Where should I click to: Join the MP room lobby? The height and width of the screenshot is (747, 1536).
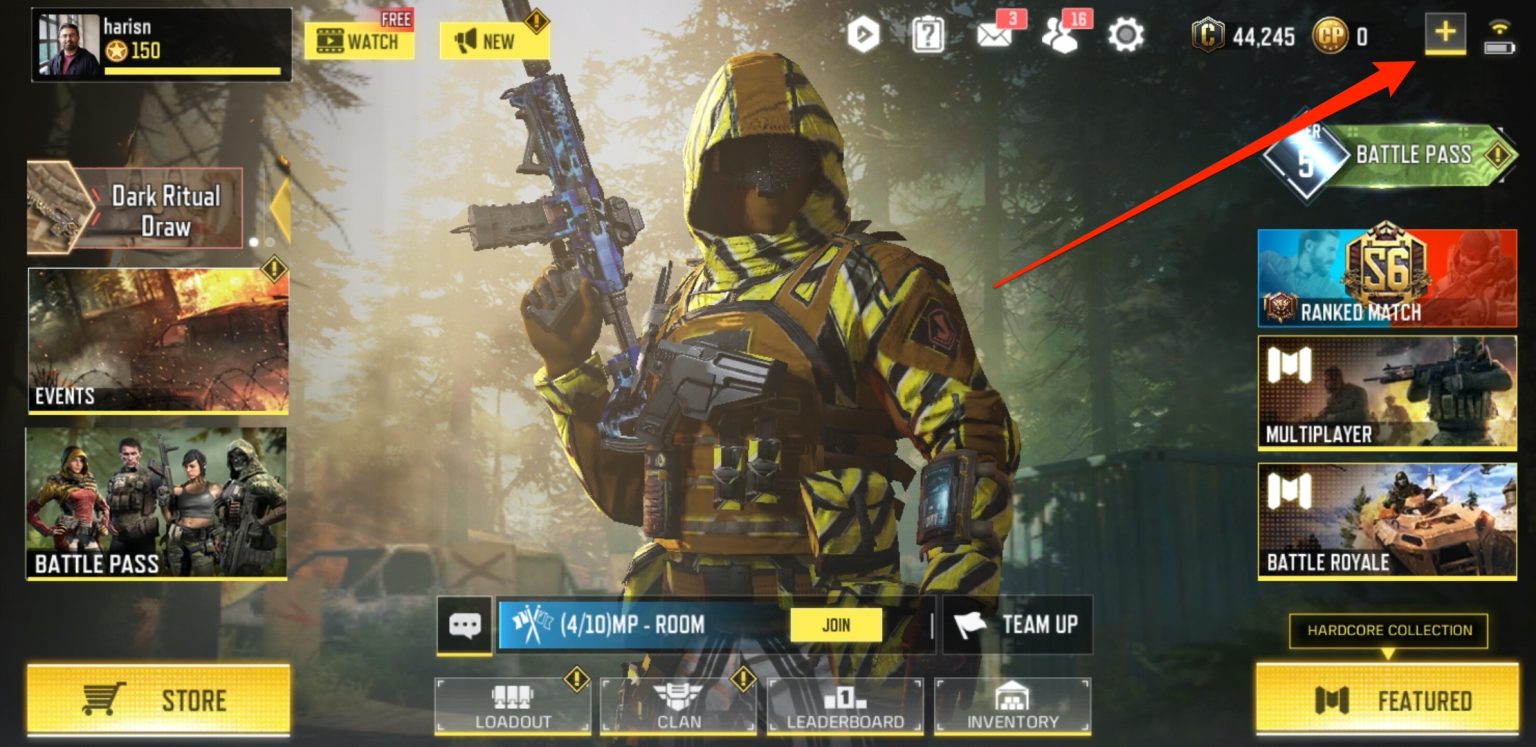(x=837, y=624)
